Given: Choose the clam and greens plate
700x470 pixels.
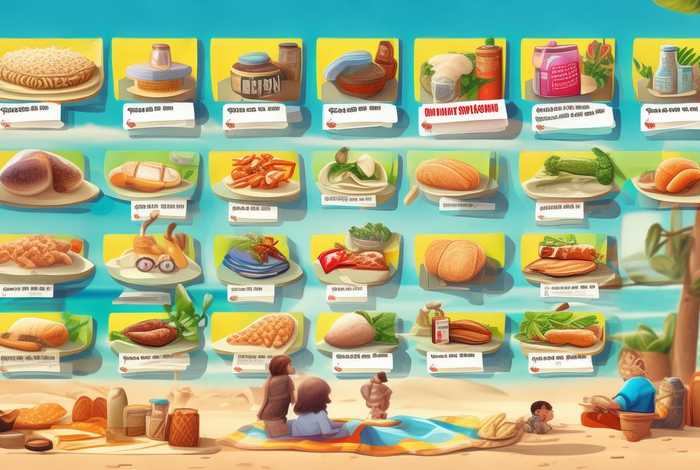Looking at the screenshot, I should click(x=355, y=171).
